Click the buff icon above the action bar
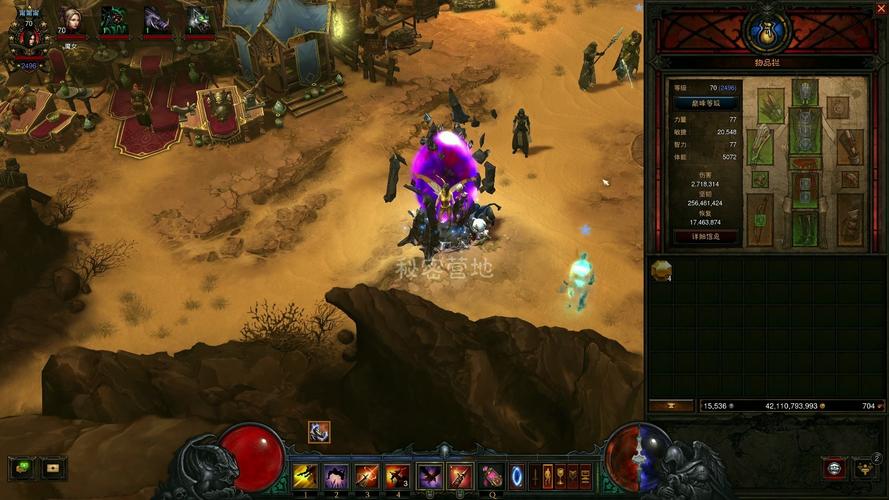This screenshot has height=500, width=889. coord(318,432)
